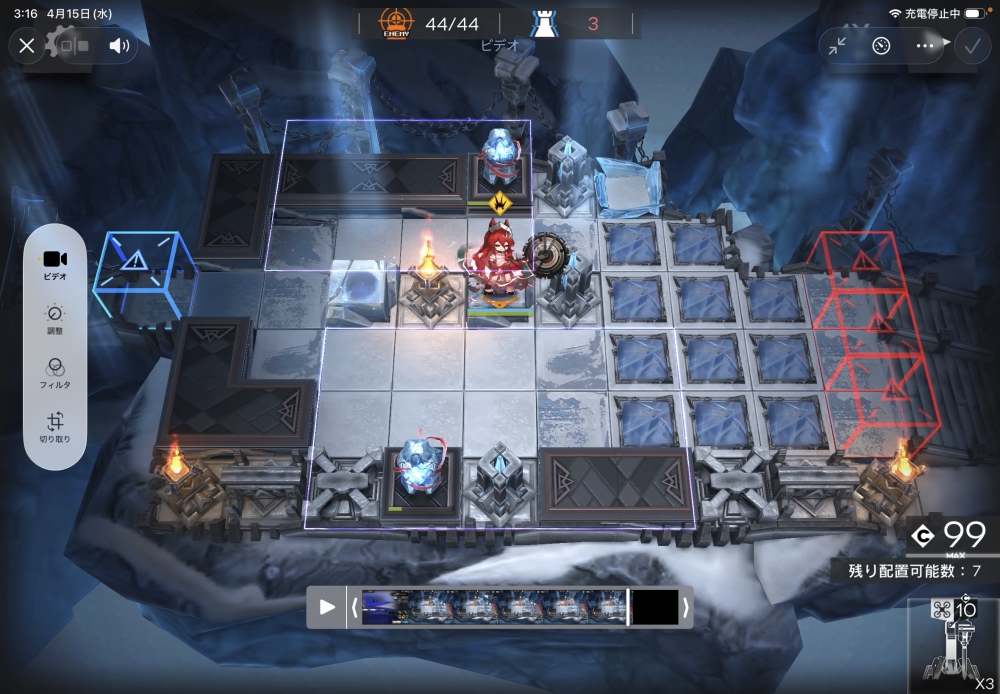
Task: Switch to the ビデオ editing tab
Action: click(55, 264)
